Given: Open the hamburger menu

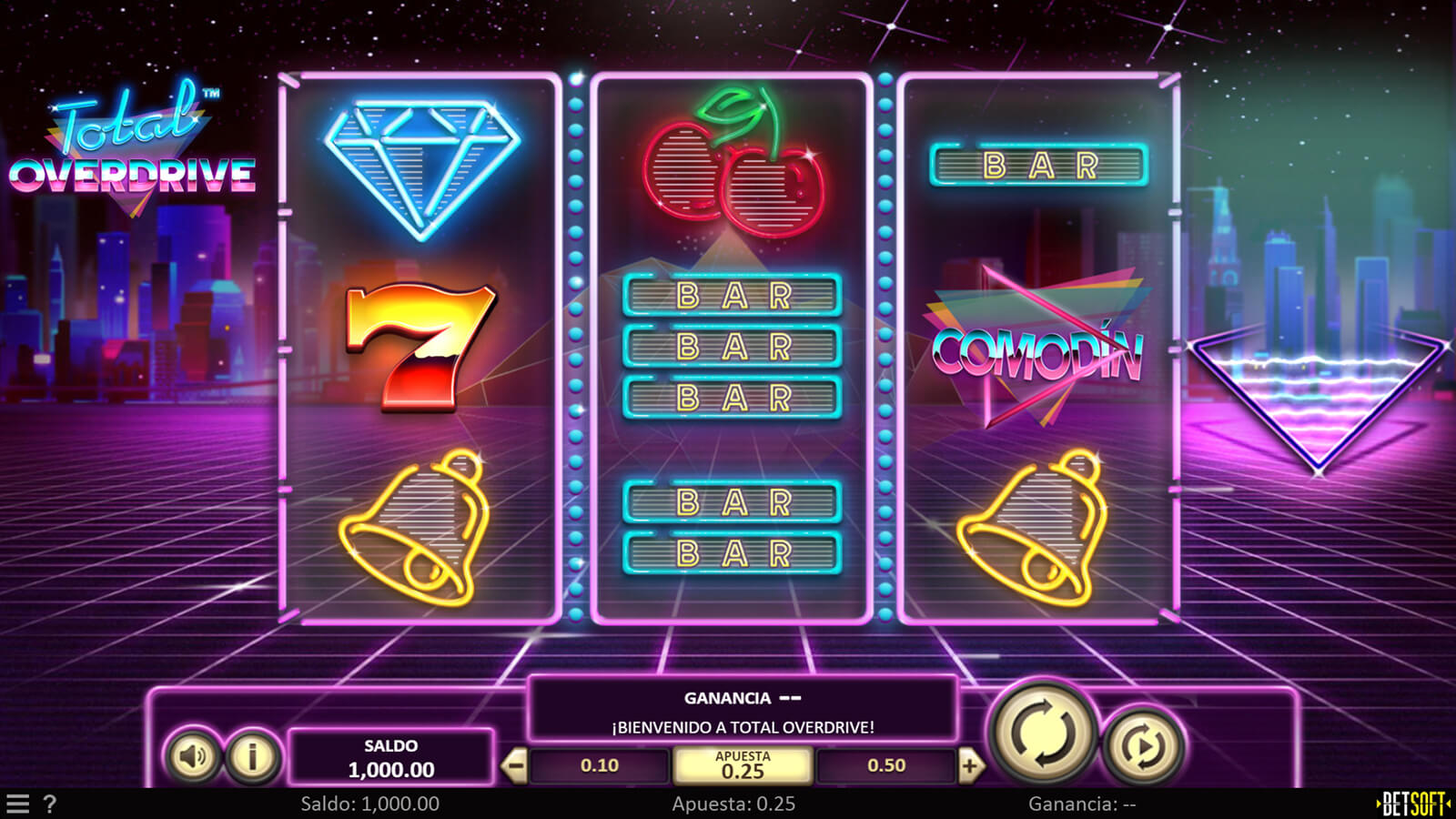Looking at the screenshot, I should point(18,804).
